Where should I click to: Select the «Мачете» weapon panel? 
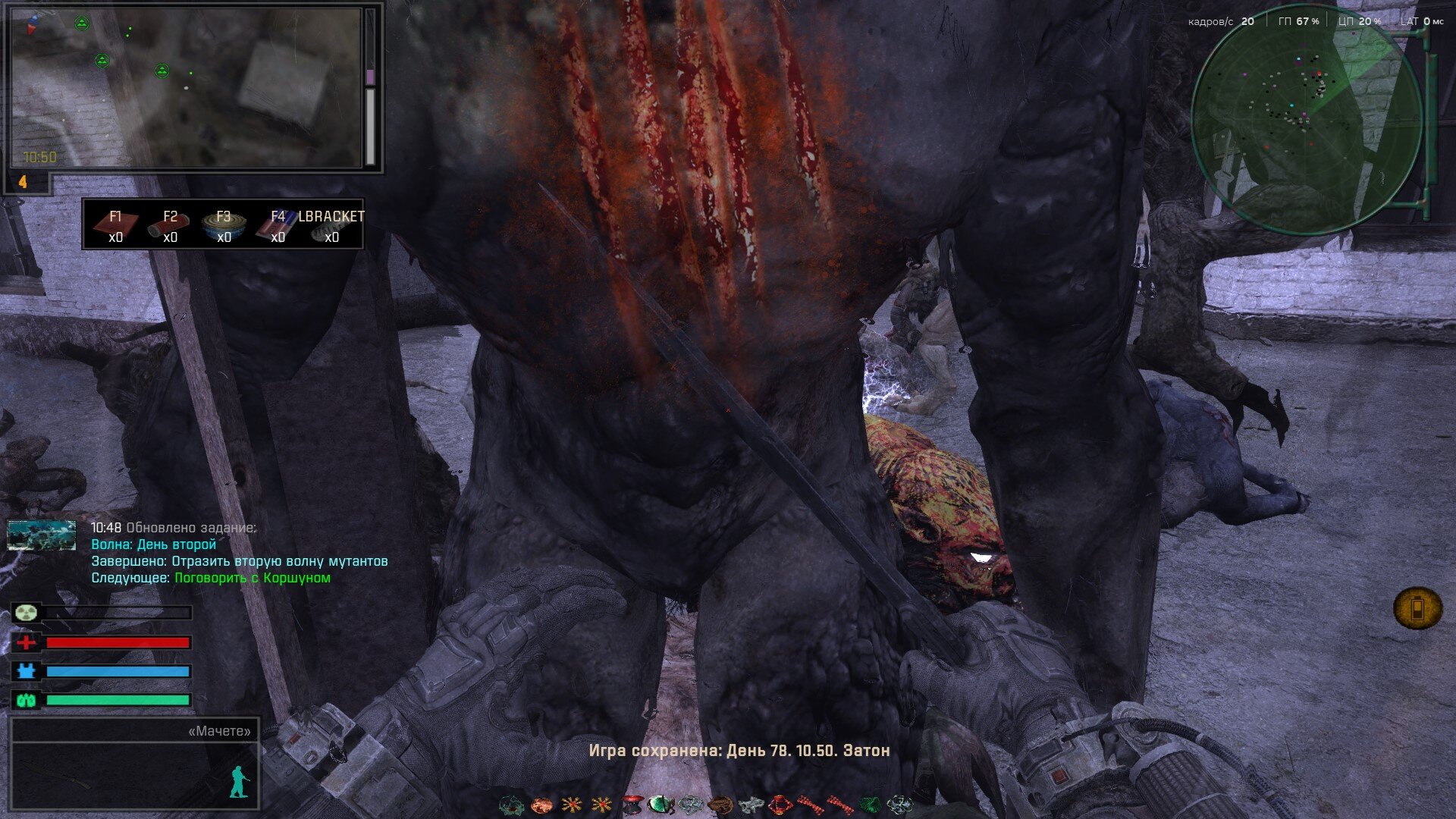pos(134,764)
